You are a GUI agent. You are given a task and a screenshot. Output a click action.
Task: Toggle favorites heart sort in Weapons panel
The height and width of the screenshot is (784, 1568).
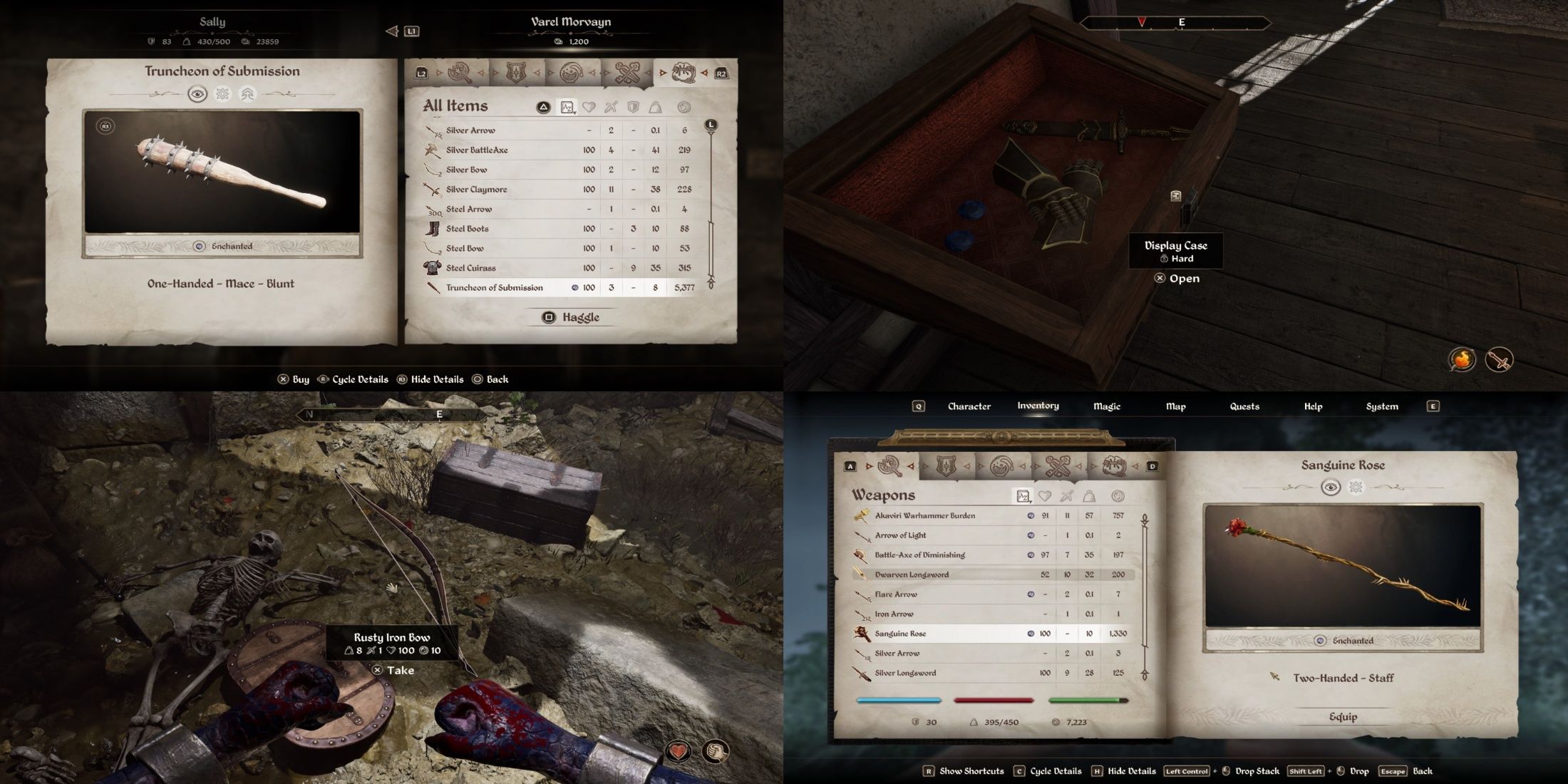[1045, 496]
